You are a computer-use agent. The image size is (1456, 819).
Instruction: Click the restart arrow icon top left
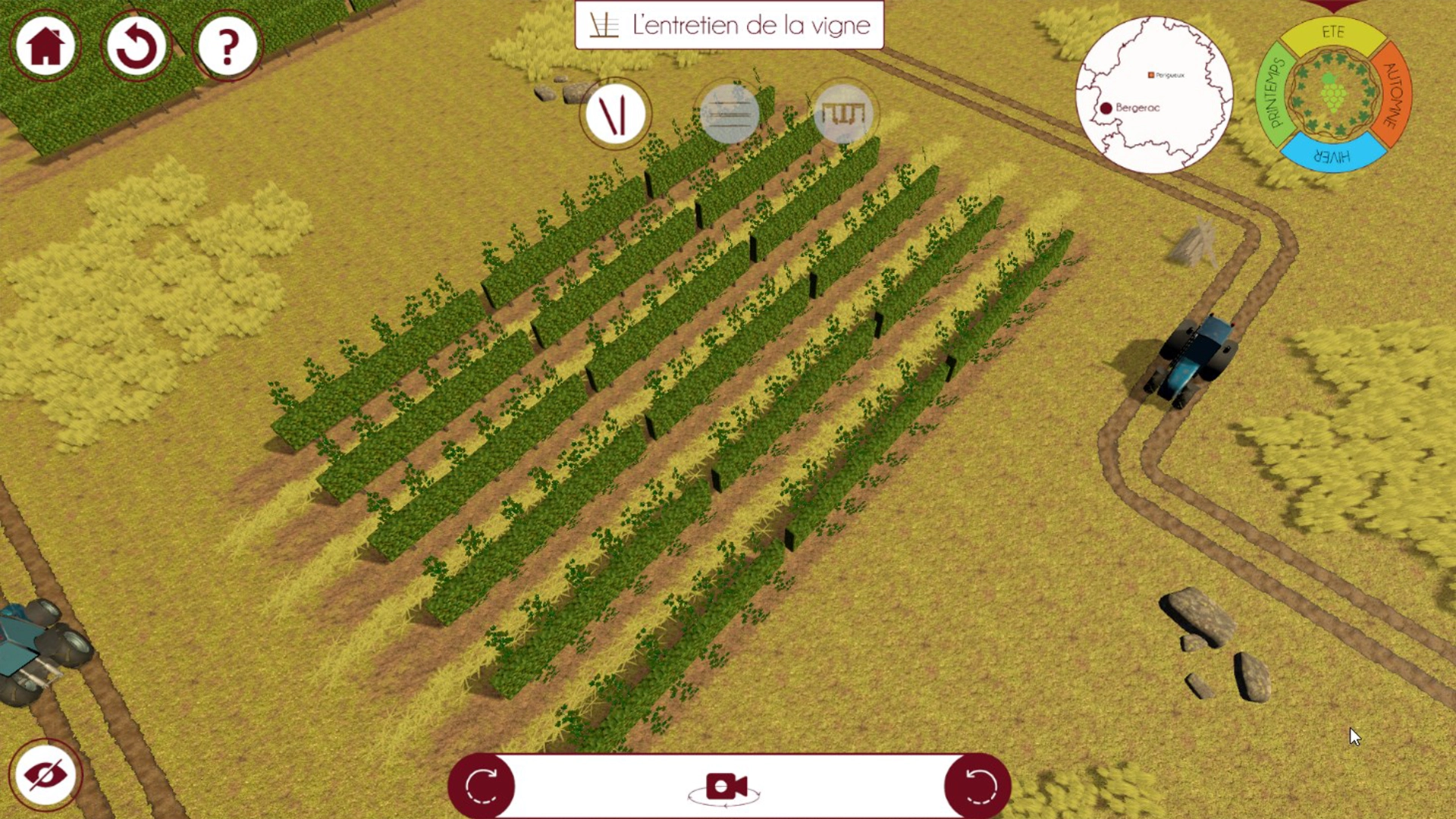point(136,45)
